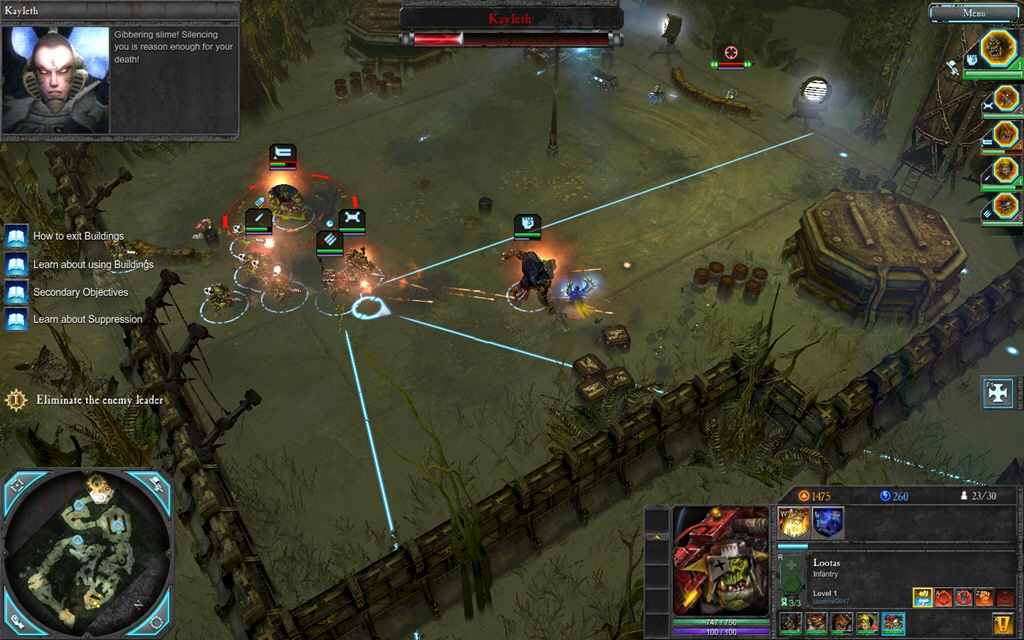Show 'Learn about Suppression' tutorial
This screenshot has height=640, width=1024.
[87, 320]
